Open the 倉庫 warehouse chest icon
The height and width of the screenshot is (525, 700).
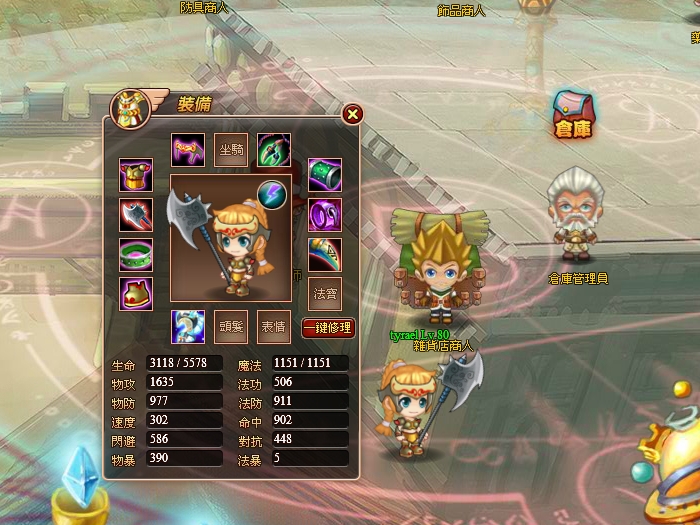click(x=574, y=112)
